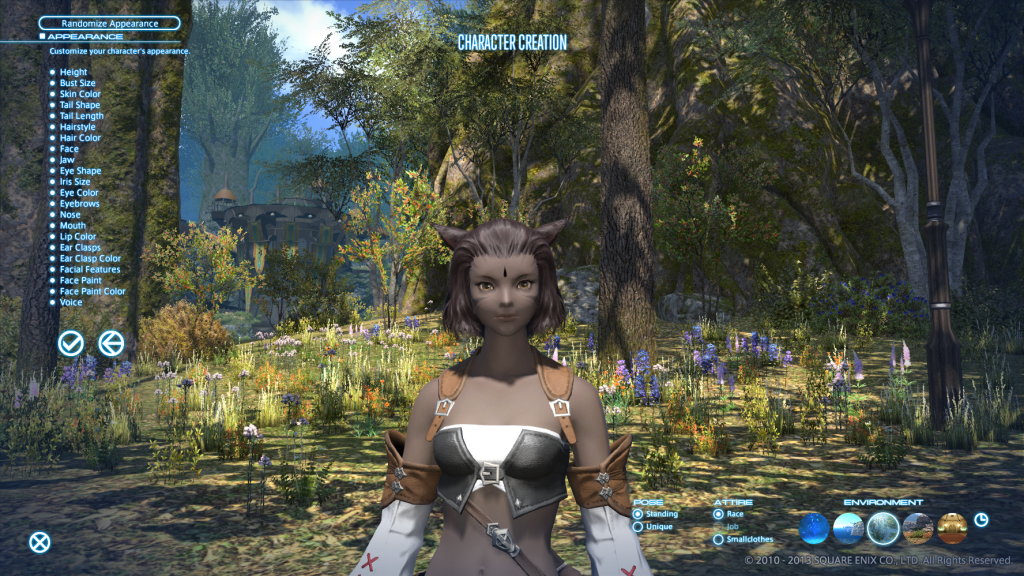Go back with the left arrow button
This screenshot has height=576, width=1024.
pyautogui.click(x=111, y=343)
